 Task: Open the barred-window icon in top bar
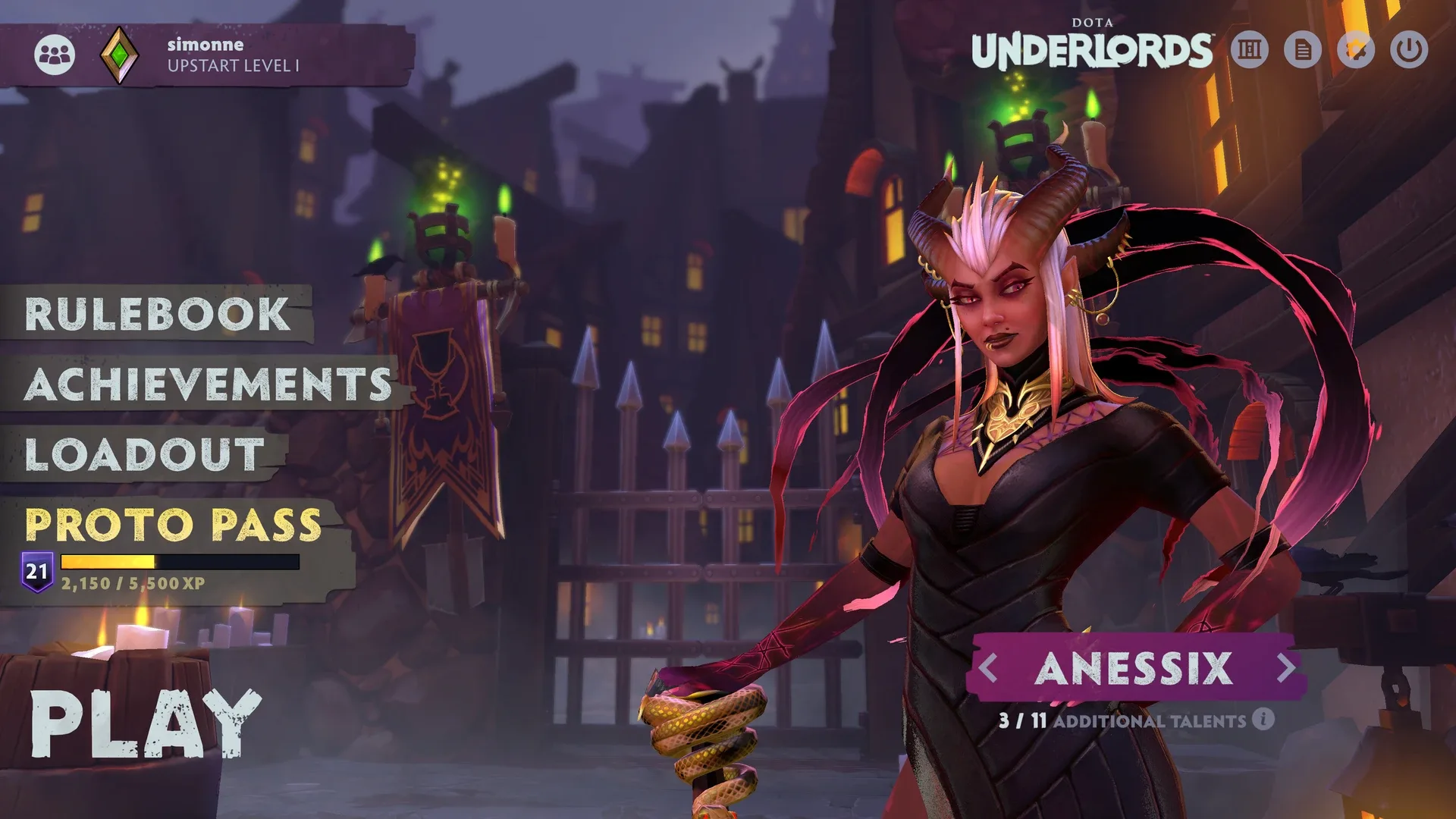point(1250,49)
